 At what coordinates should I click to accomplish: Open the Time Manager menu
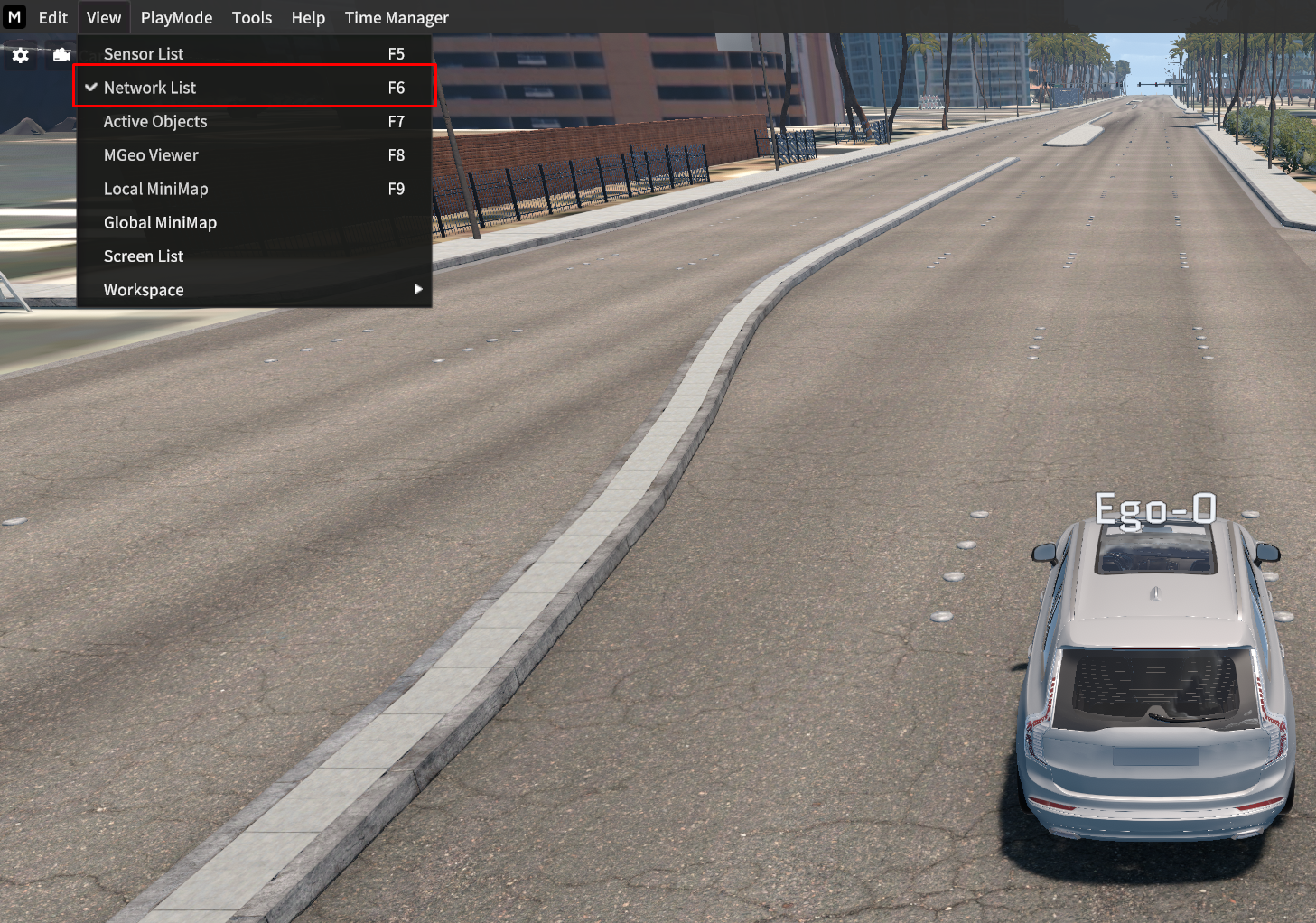coord(397,18)
